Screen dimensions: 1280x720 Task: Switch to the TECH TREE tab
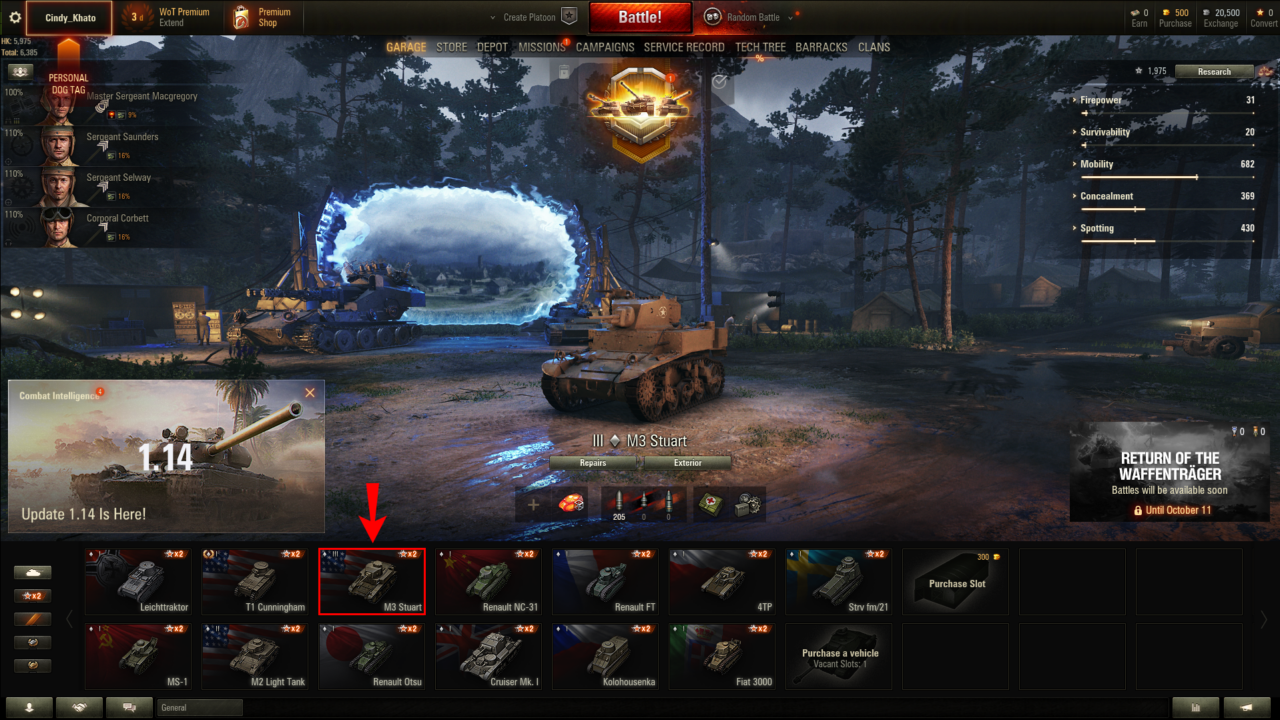760,46
